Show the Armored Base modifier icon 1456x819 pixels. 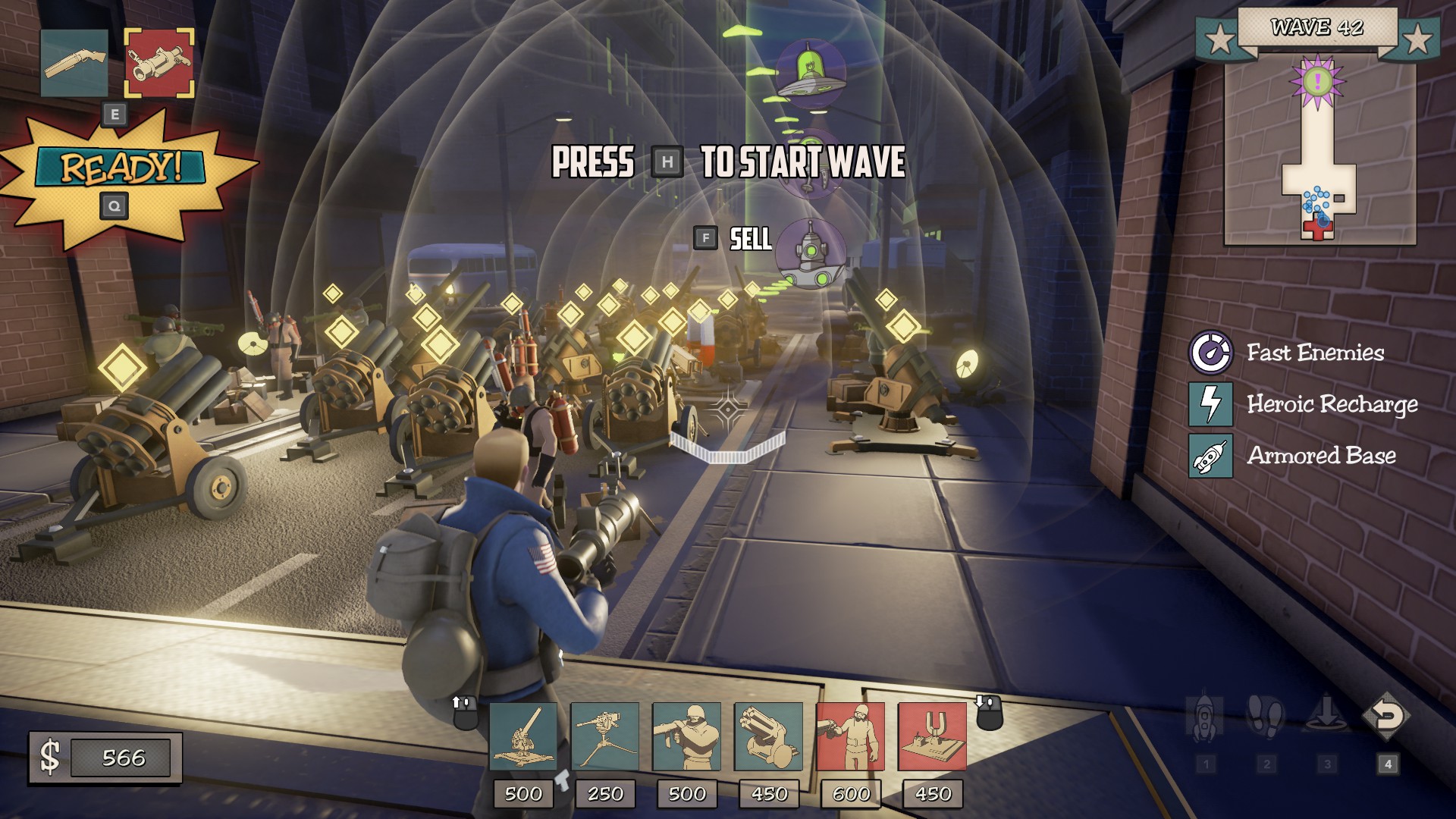coord(1210,456)
